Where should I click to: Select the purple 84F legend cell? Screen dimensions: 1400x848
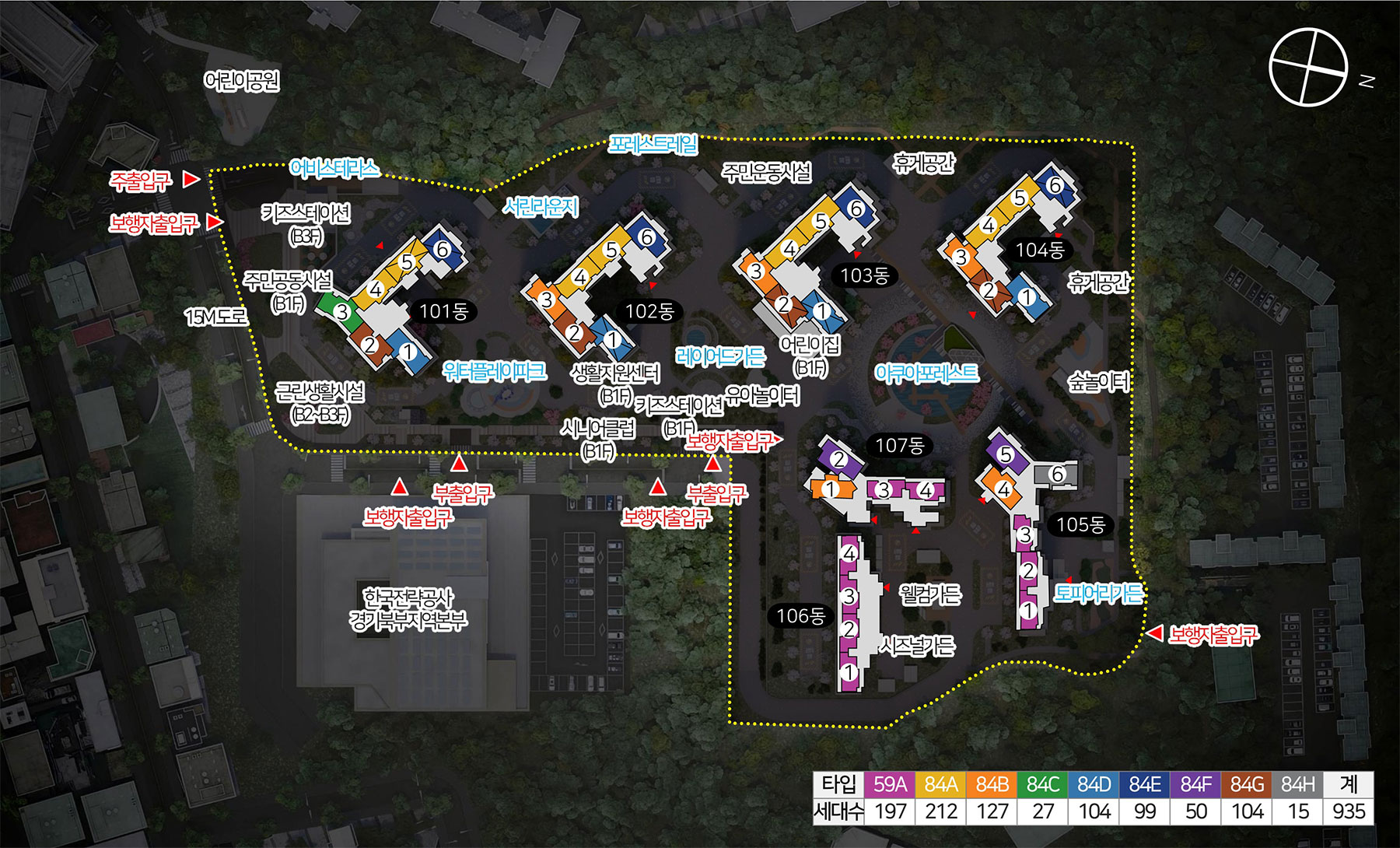(1195, 784)
